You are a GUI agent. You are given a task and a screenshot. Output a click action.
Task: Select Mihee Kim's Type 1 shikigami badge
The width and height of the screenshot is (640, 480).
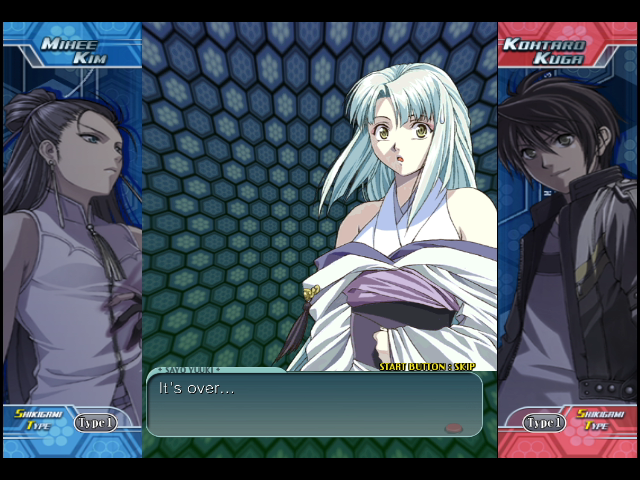96,423
